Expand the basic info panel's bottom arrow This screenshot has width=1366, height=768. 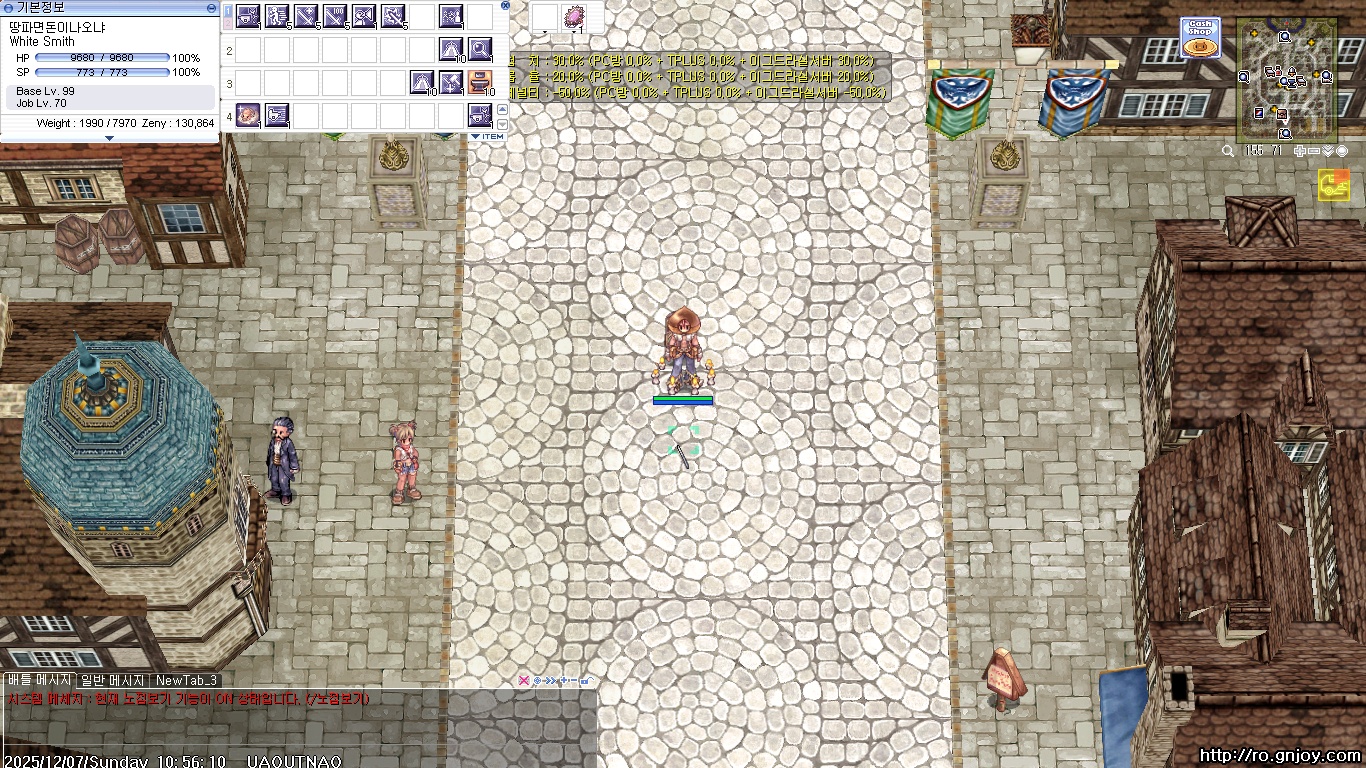point(109,138)
